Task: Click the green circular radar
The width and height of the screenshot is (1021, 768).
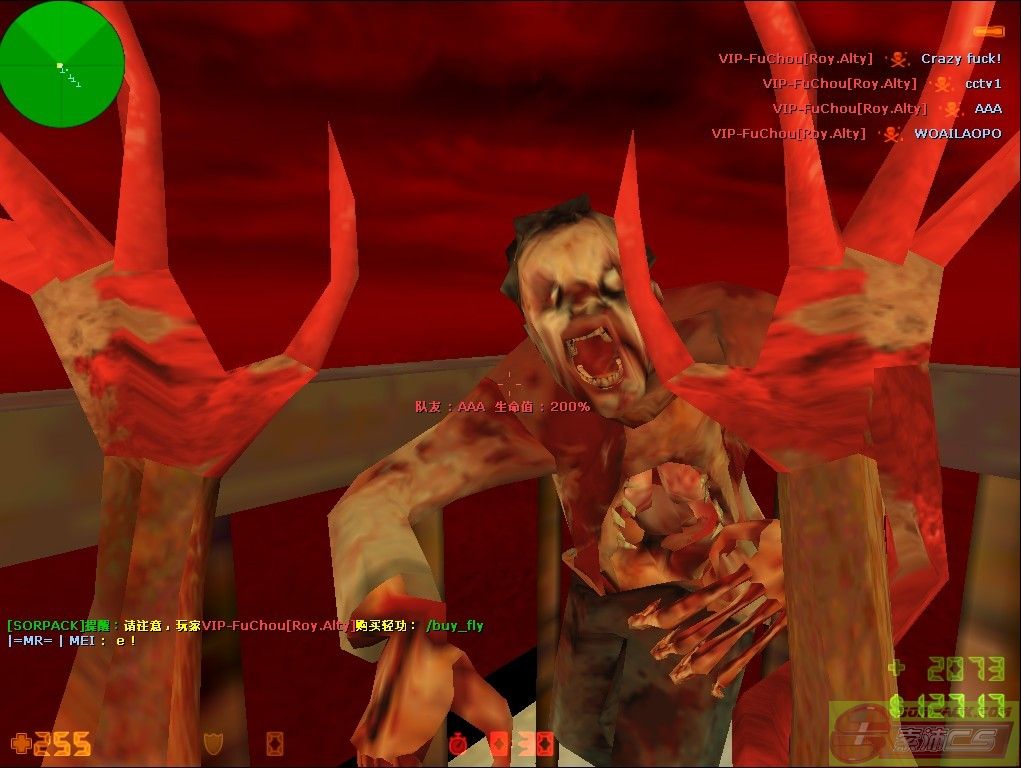Action: pos(62,64)
